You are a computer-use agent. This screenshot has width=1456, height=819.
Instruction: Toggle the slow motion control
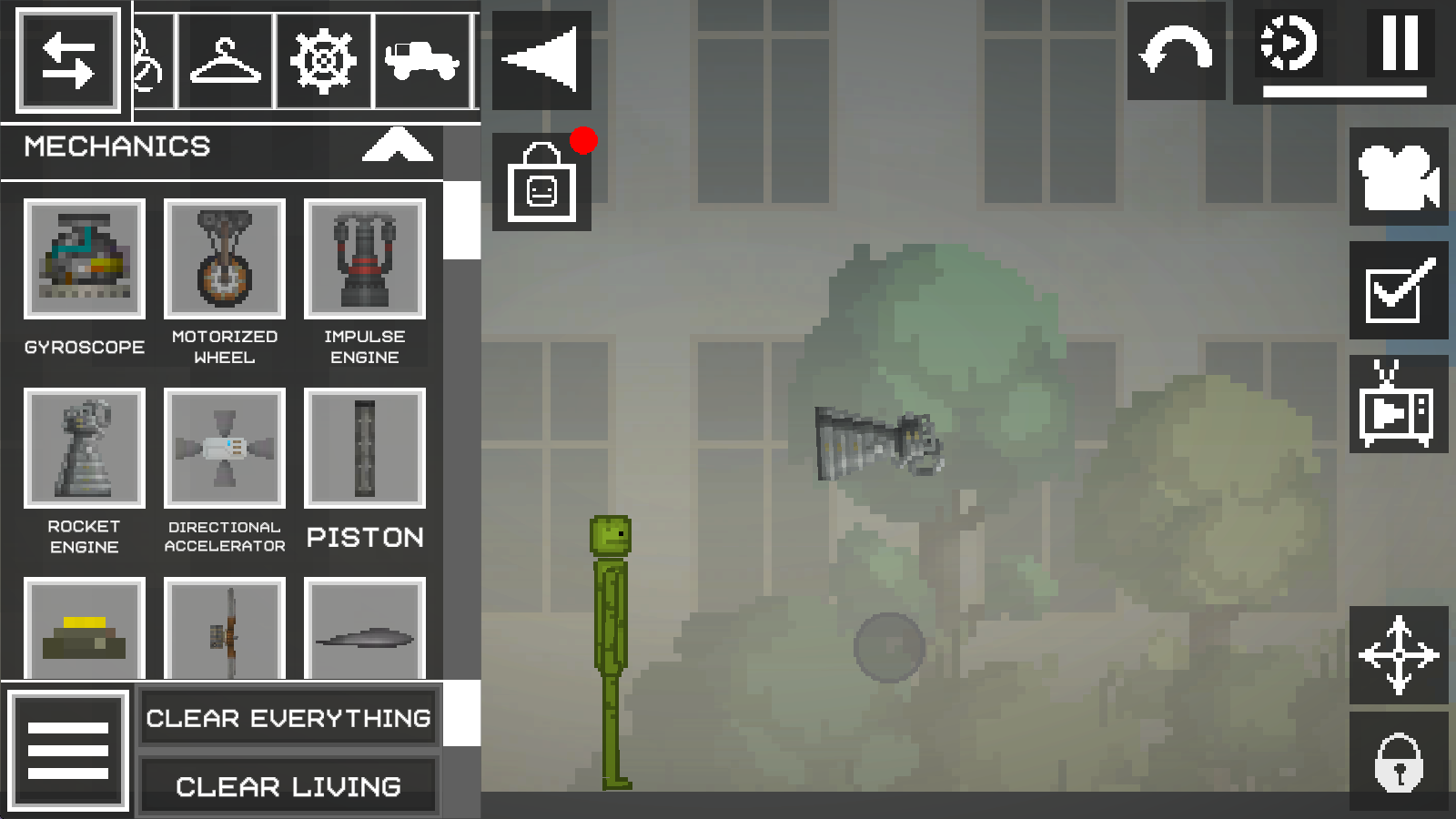[1289, 44]
